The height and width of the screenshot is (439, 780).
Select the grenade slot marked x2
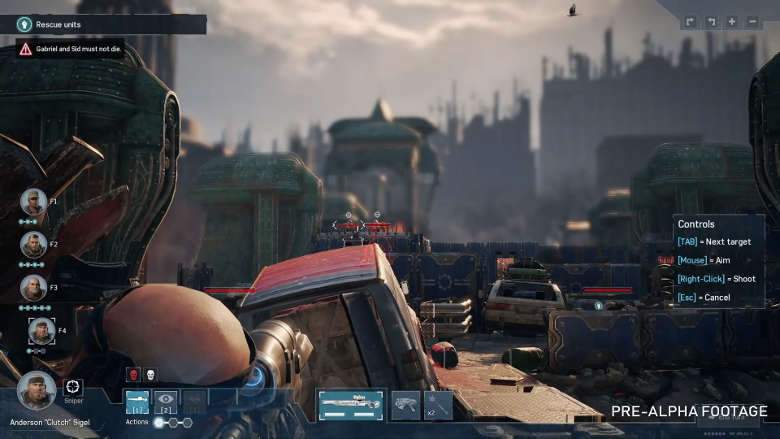(x=438, y=404)
